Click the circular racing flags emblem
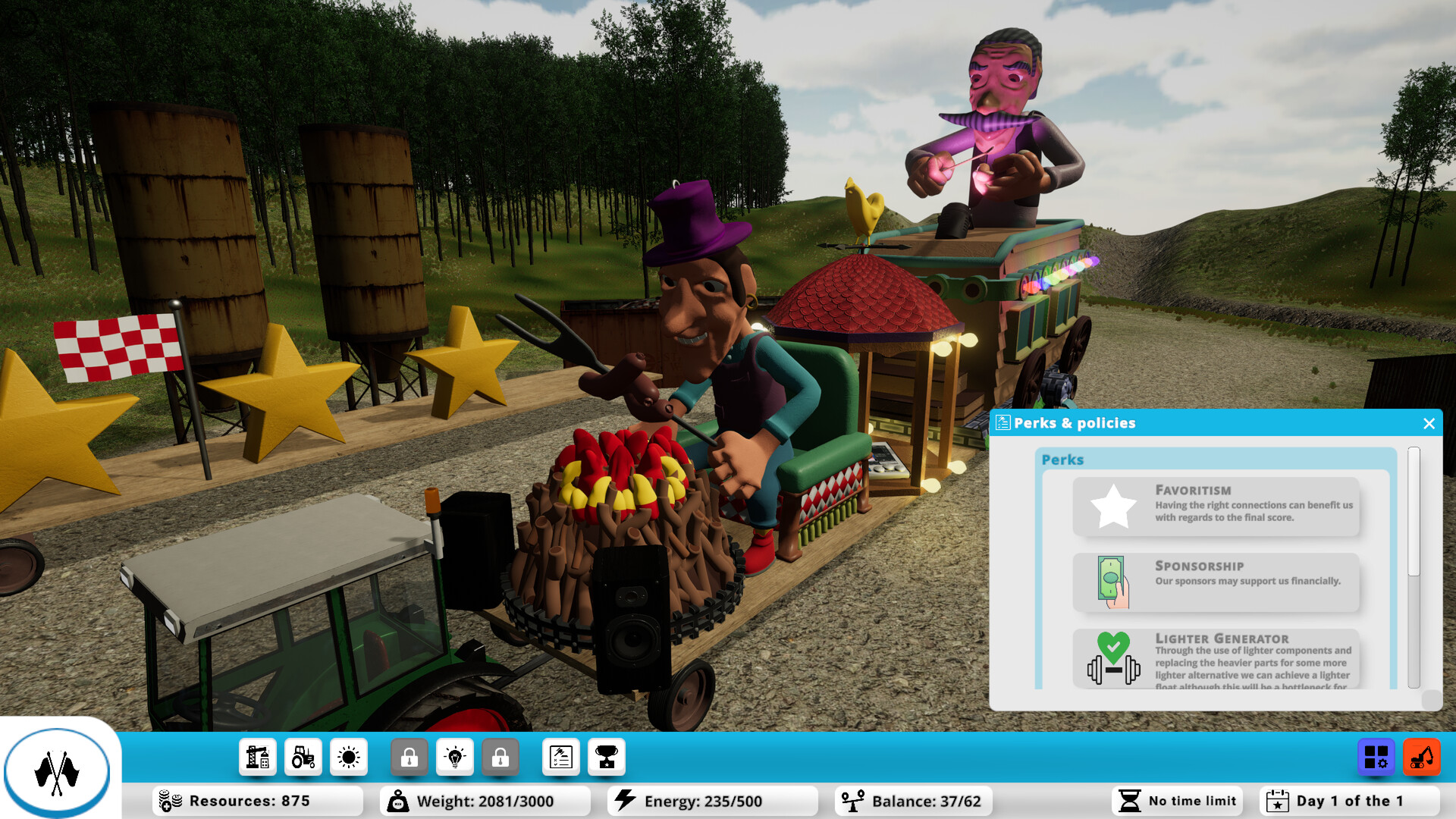 pos(58,771)
